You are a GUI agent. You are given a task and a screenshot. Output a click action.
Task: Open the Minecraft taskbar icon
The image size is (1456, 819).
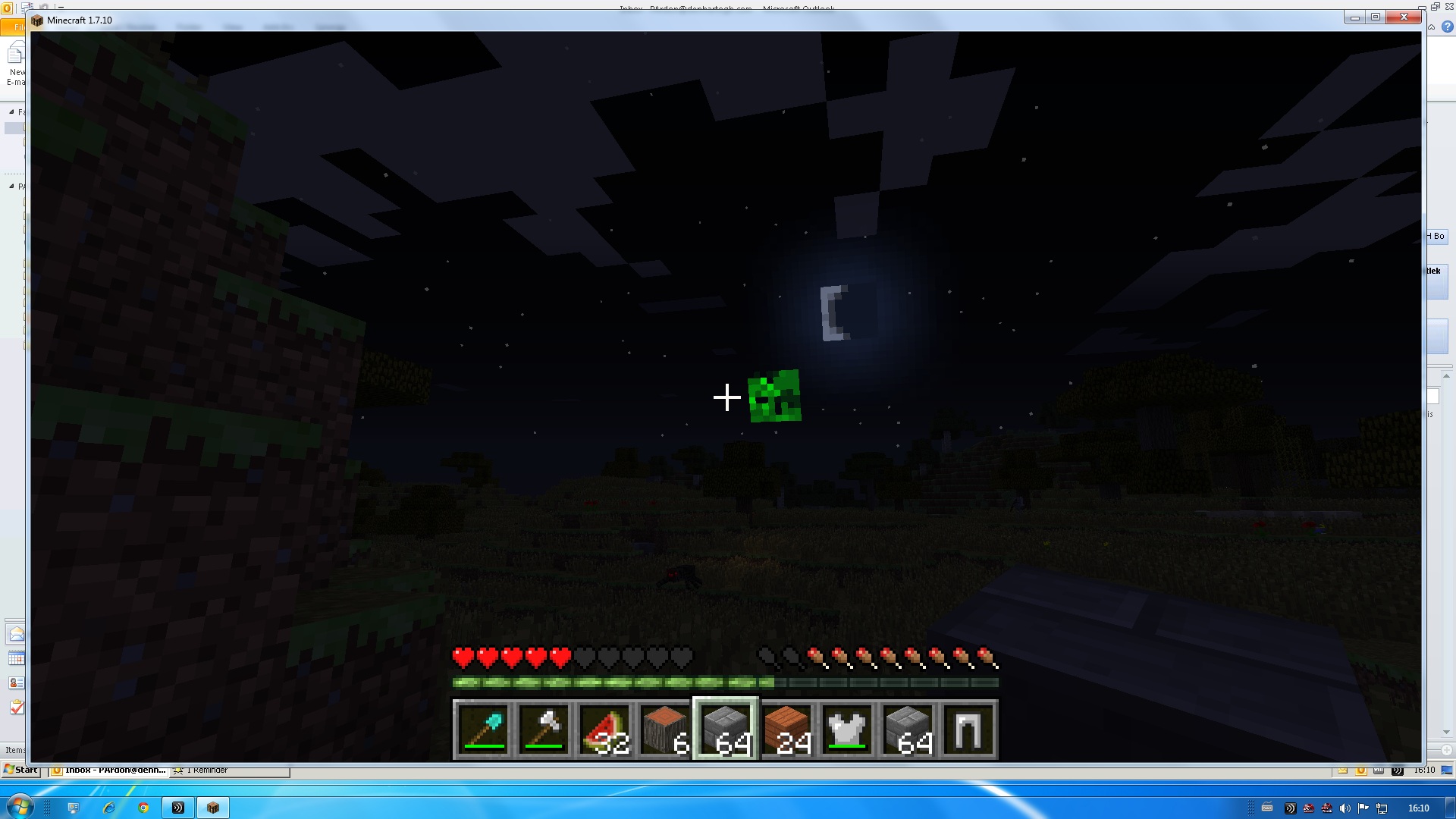coord(213,808)
